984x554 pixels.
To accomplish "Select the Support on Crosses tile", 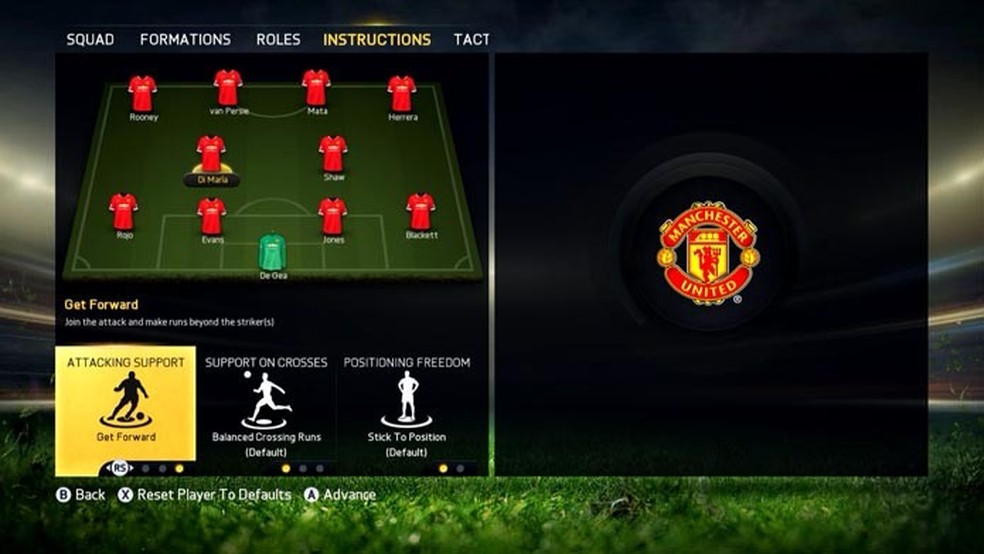I will pyautogui.click(x=266, y=410).
